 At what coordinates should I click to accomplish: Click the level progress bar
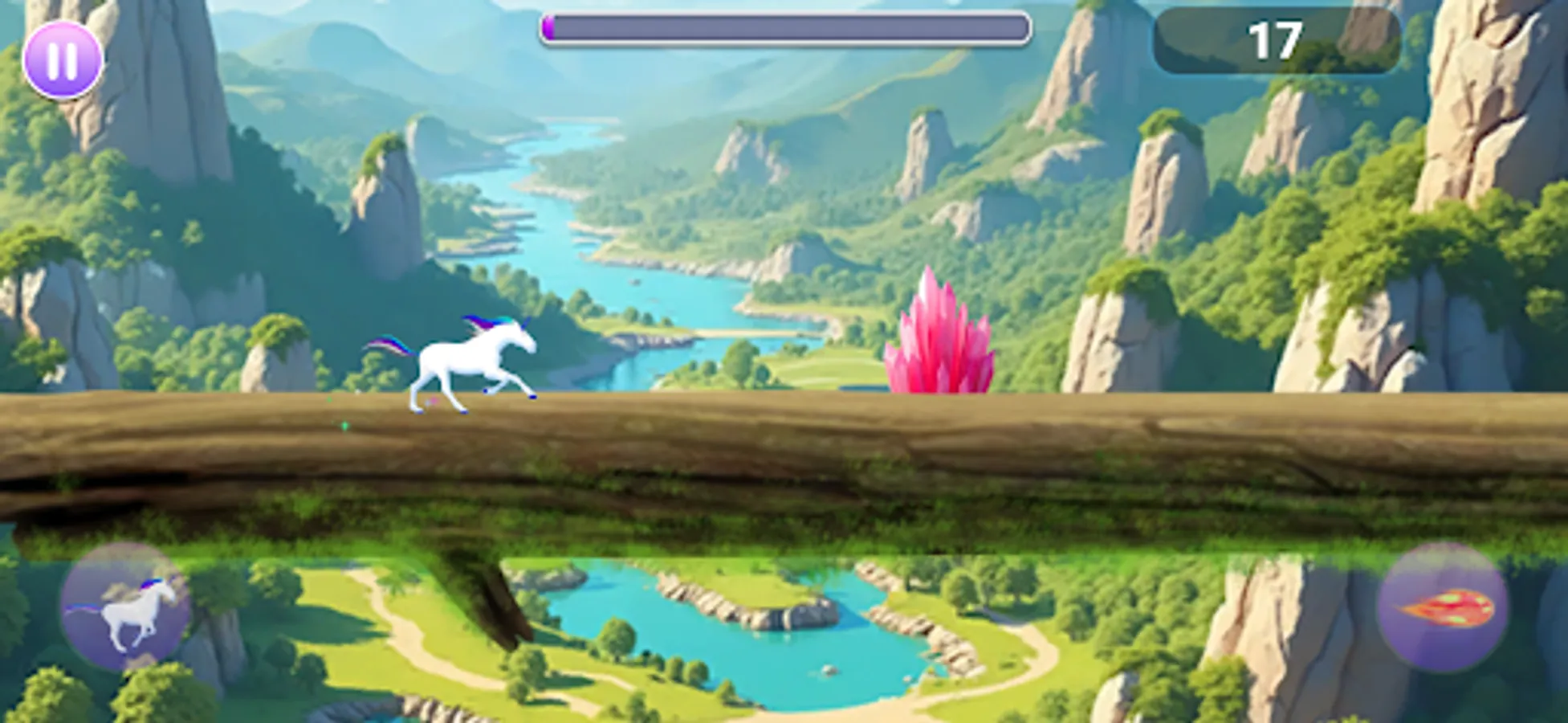787,27
